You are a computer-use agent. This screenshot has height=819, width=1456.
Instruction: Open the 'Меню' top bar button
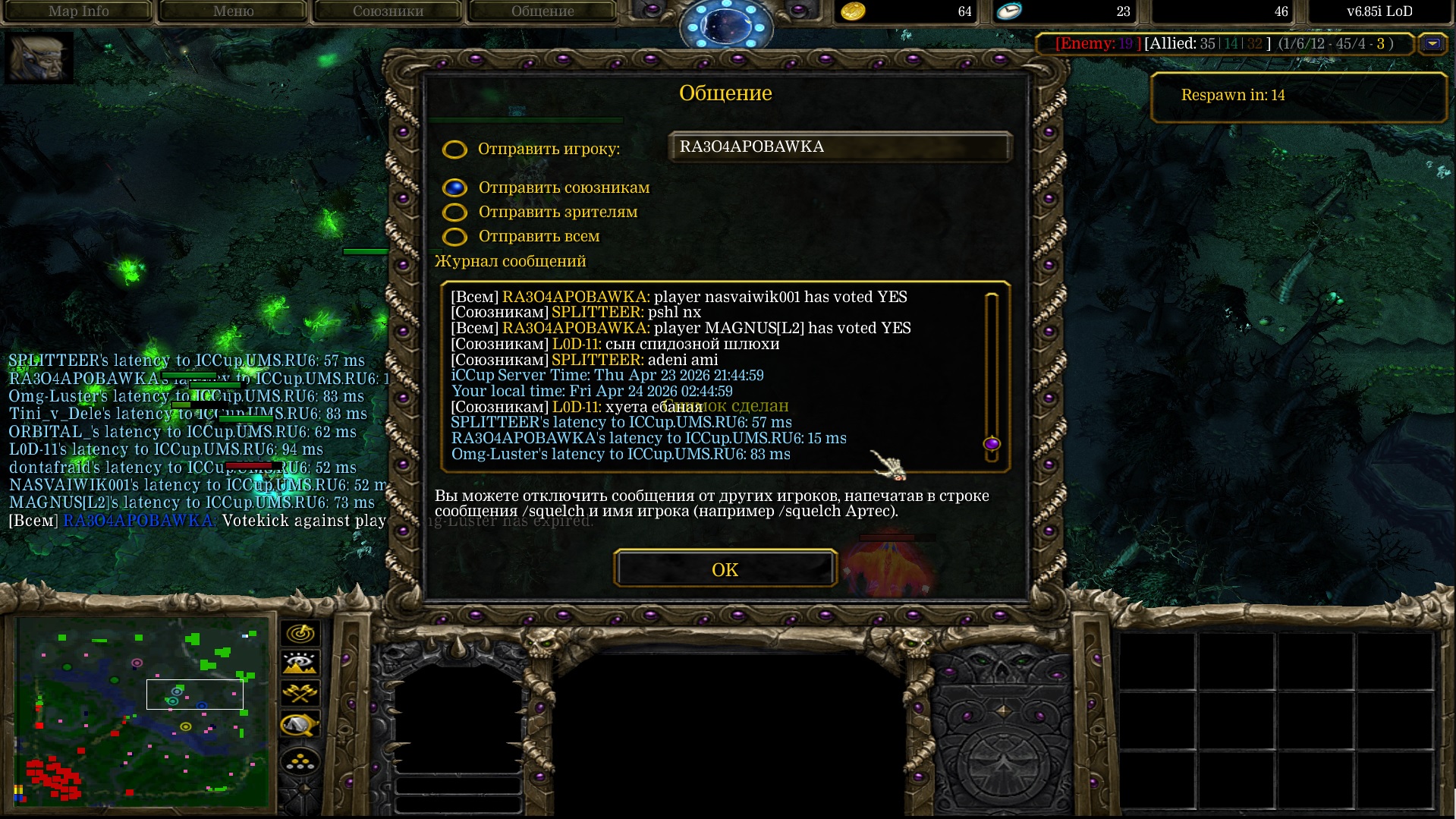(x=233, y=11)
